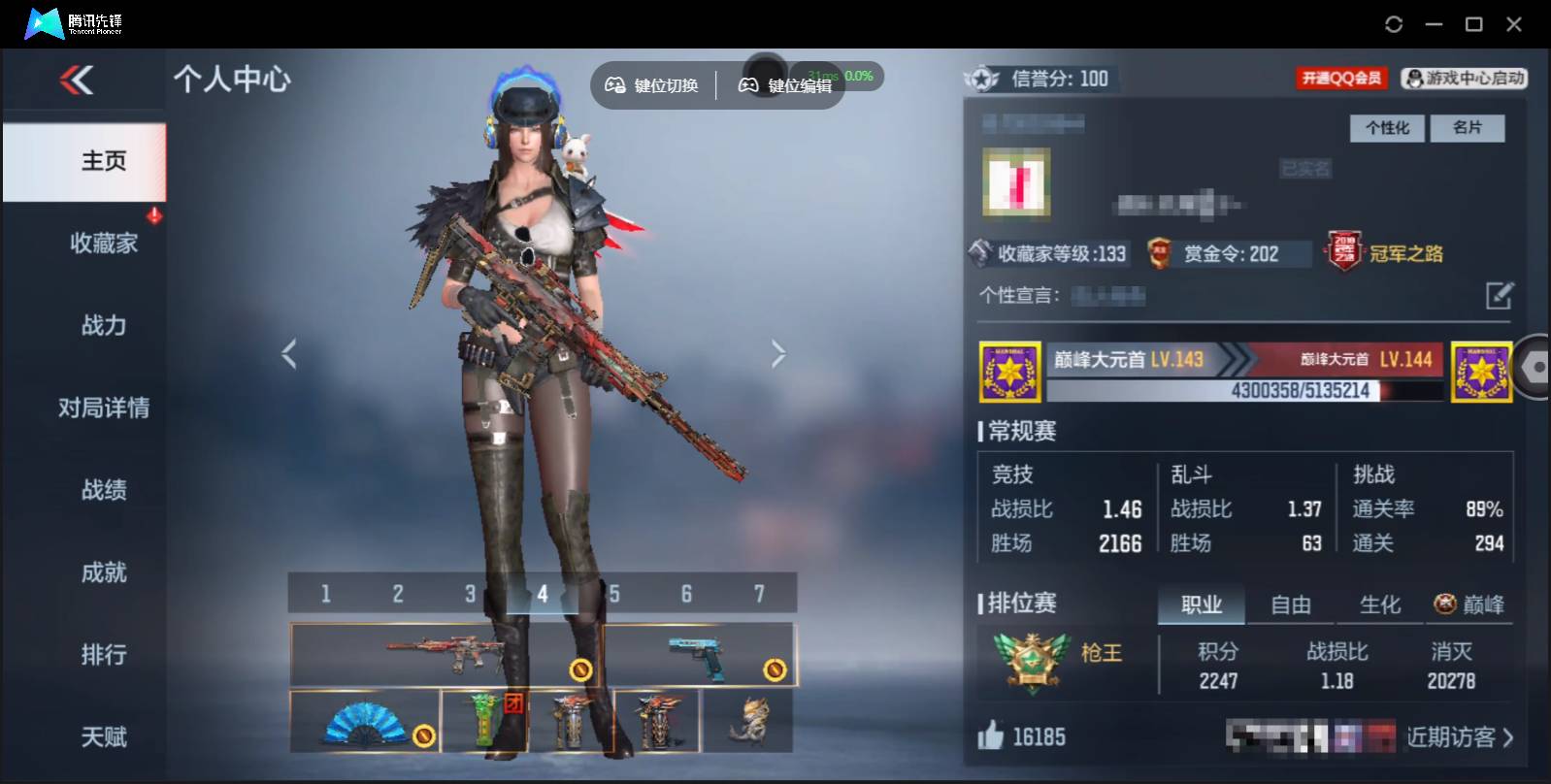1551x784 pixels.
Task: Switch to the 自由 ranked tab
Action: (1291, 604)
